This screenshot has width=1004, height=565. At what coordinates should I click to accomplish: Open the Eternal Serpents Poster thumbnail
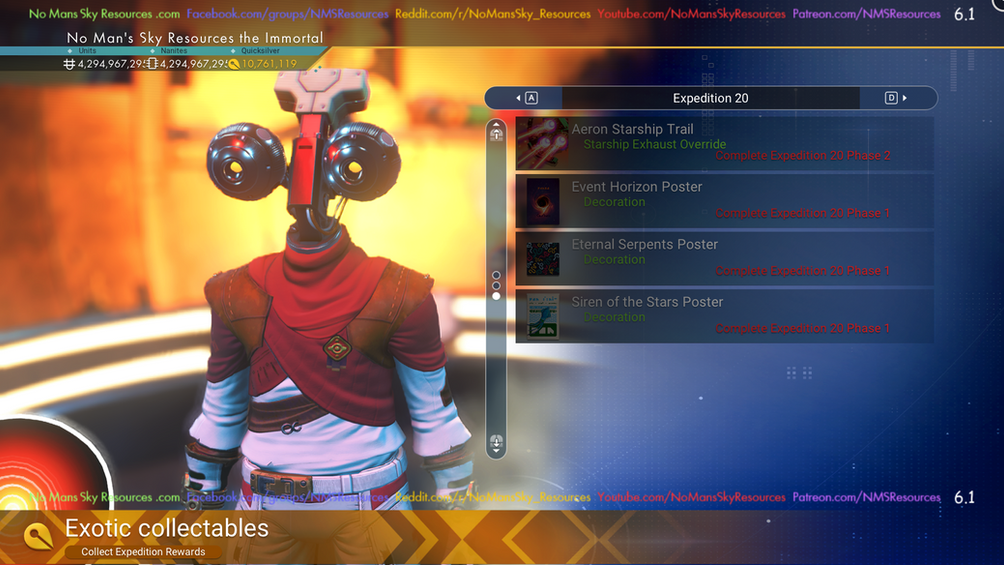543,258
